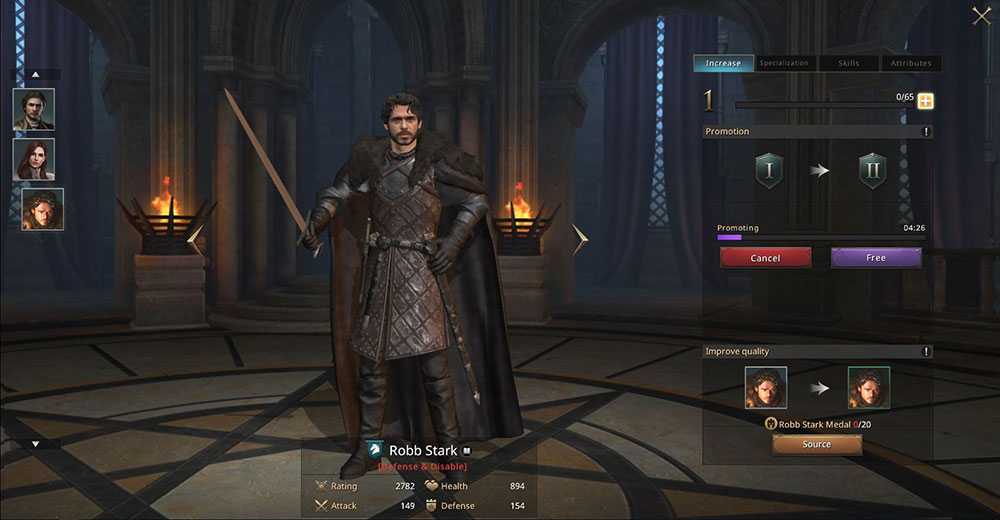Viewport: 1000px width, 520px height.
Task: Switch to the Increase tab
Action: pyautogui.click(x=723, y=63)
